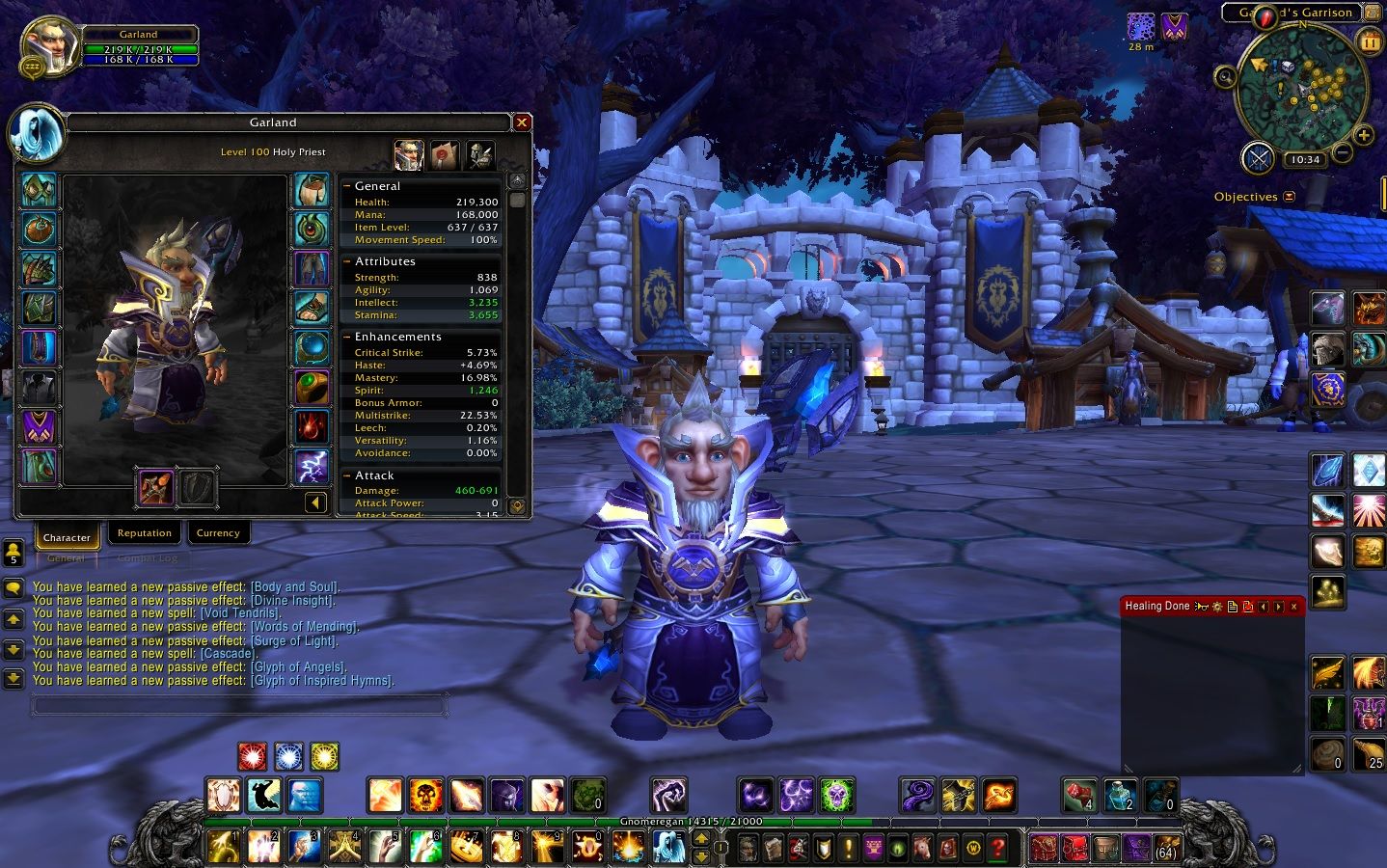The height and width of the screenshot is (868, 1387).
Task: Open the garrison report crossed-swords button
Action: click(1258, 157)
